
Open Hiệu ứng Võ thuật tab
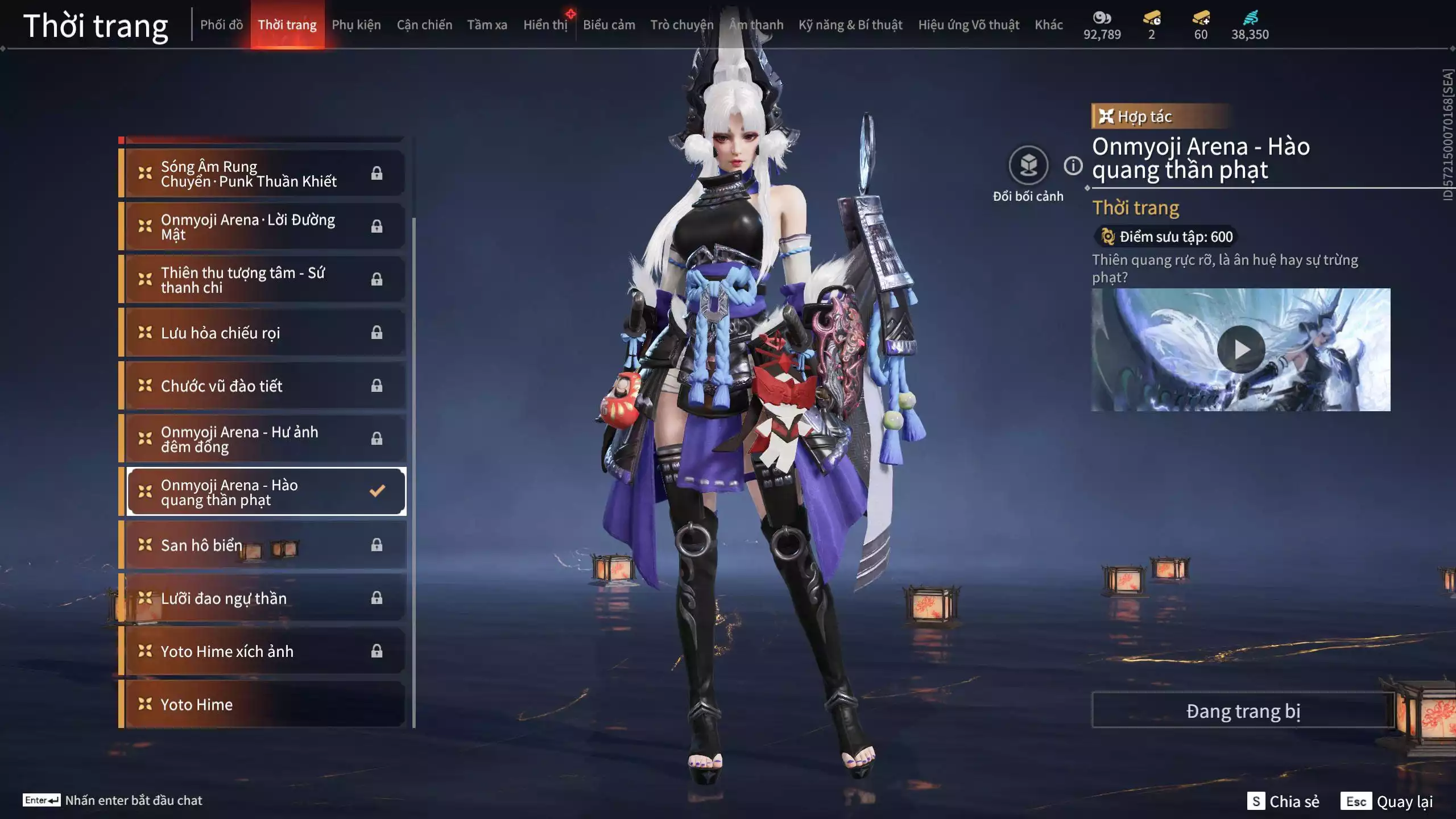tap(969, 25)
